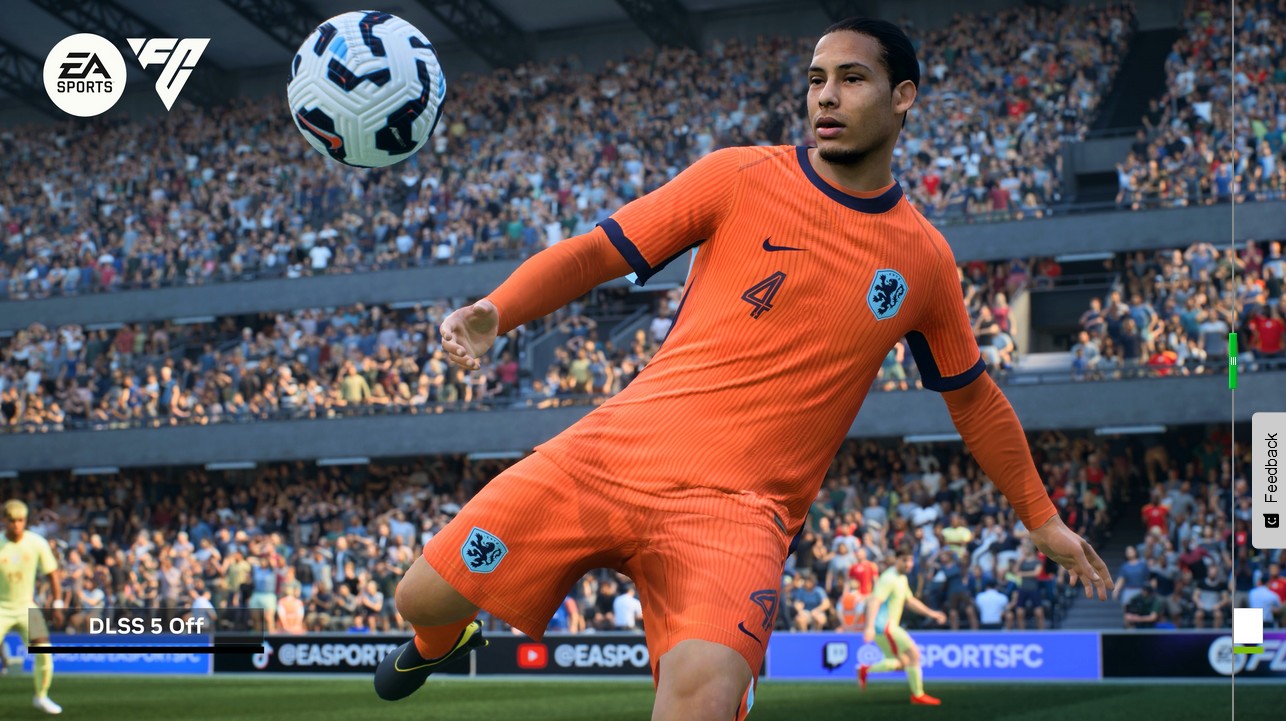
Task: Click the green grip on the comparison divider
Action: 1232,362
